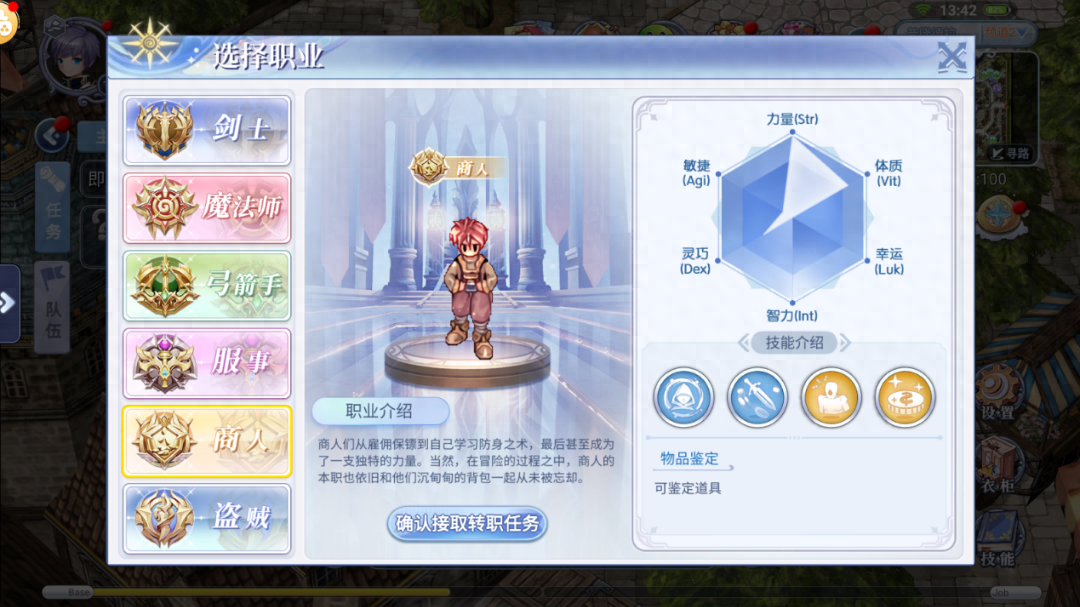This screenshot has width=1080, height=607.
Task: Go to previous skill page arrow
Action: tap(744, 343)
